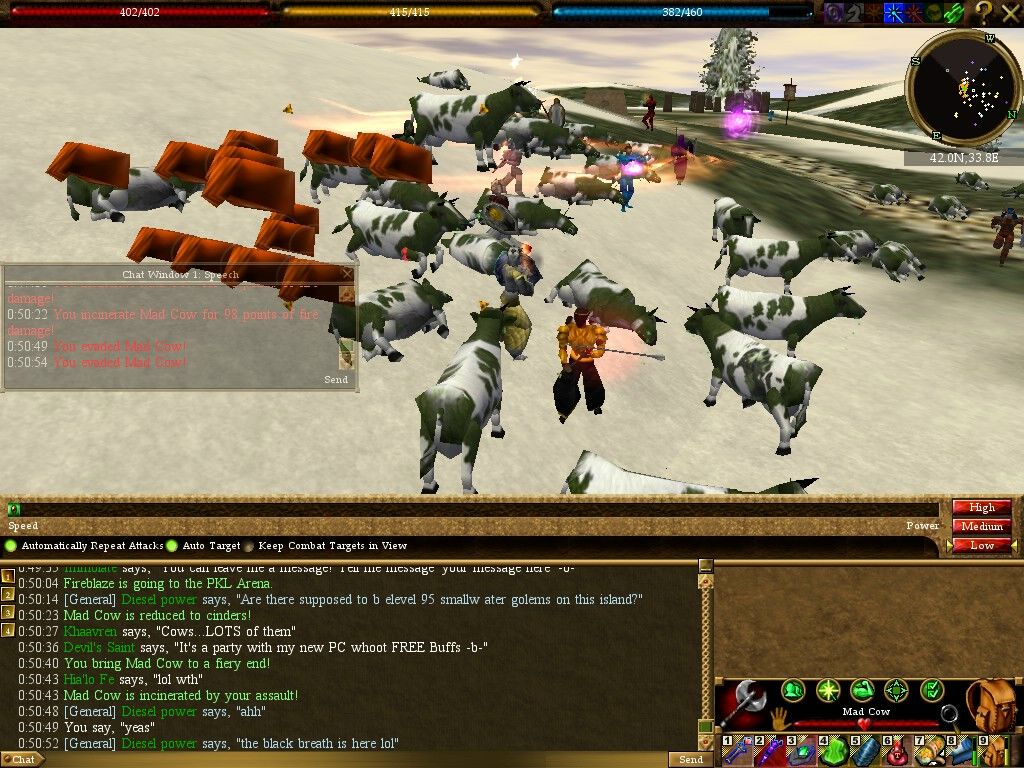Select the High attack height button
This screenshot has height=768, width=1024.
click(981, 508)
